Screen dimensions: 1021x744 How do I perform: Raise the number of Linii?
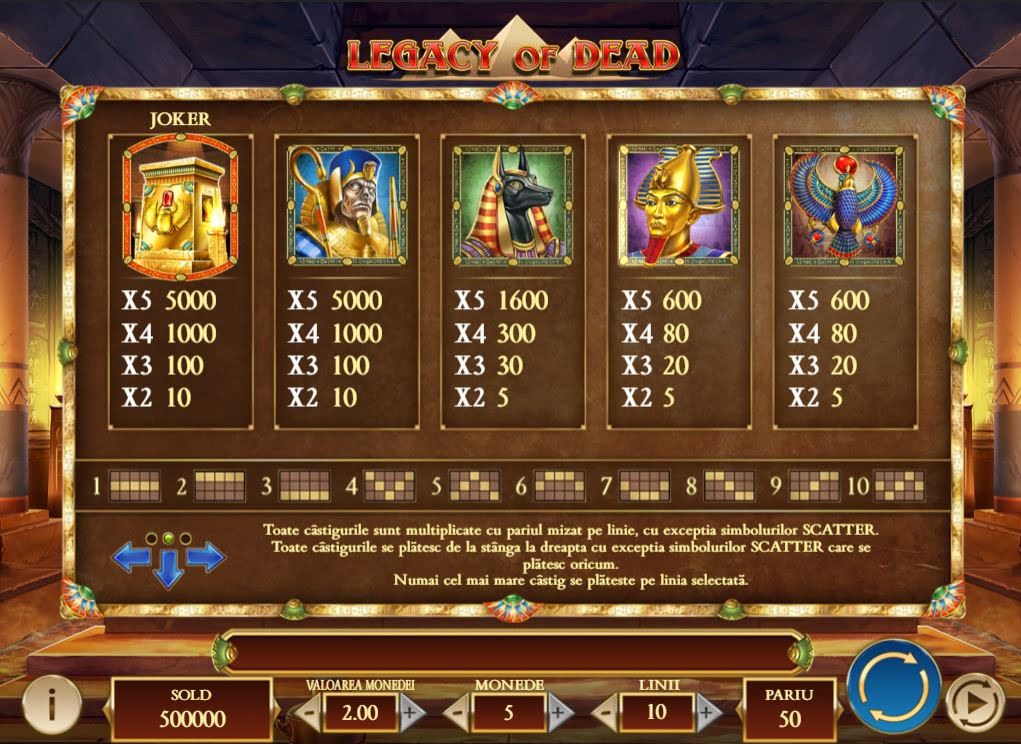(x=707, y=712)
